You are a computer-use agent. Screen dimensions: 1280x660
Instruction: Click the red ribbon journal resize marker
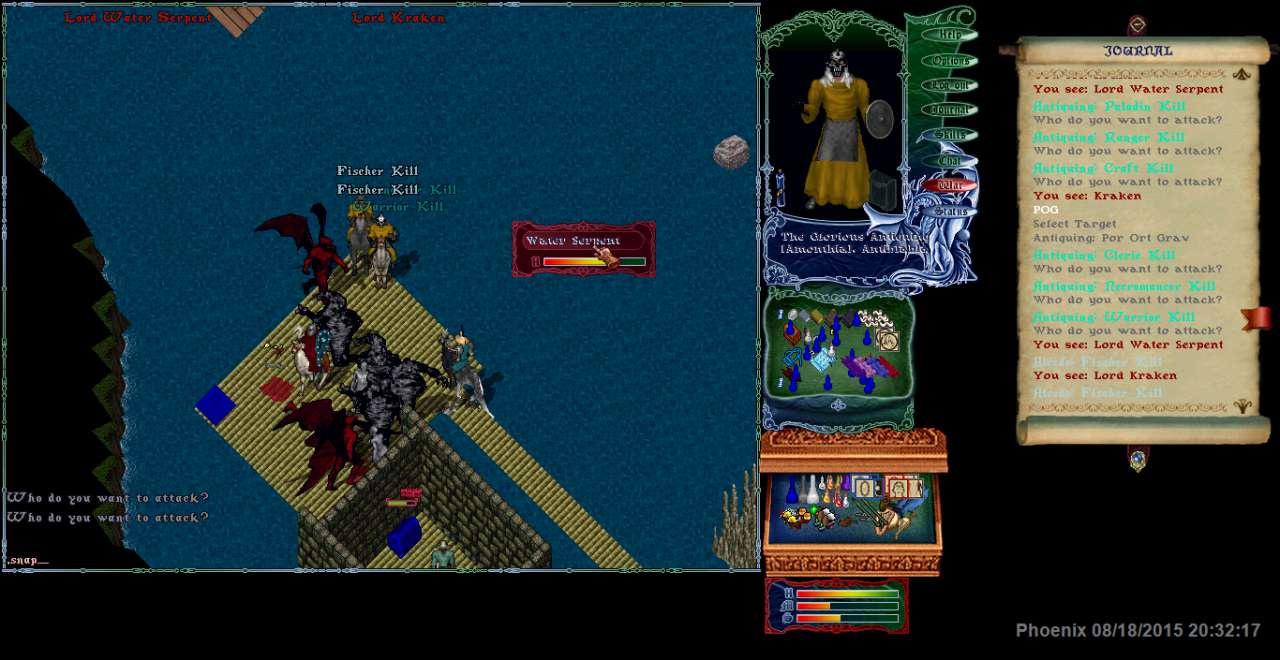coord(1256,318)
